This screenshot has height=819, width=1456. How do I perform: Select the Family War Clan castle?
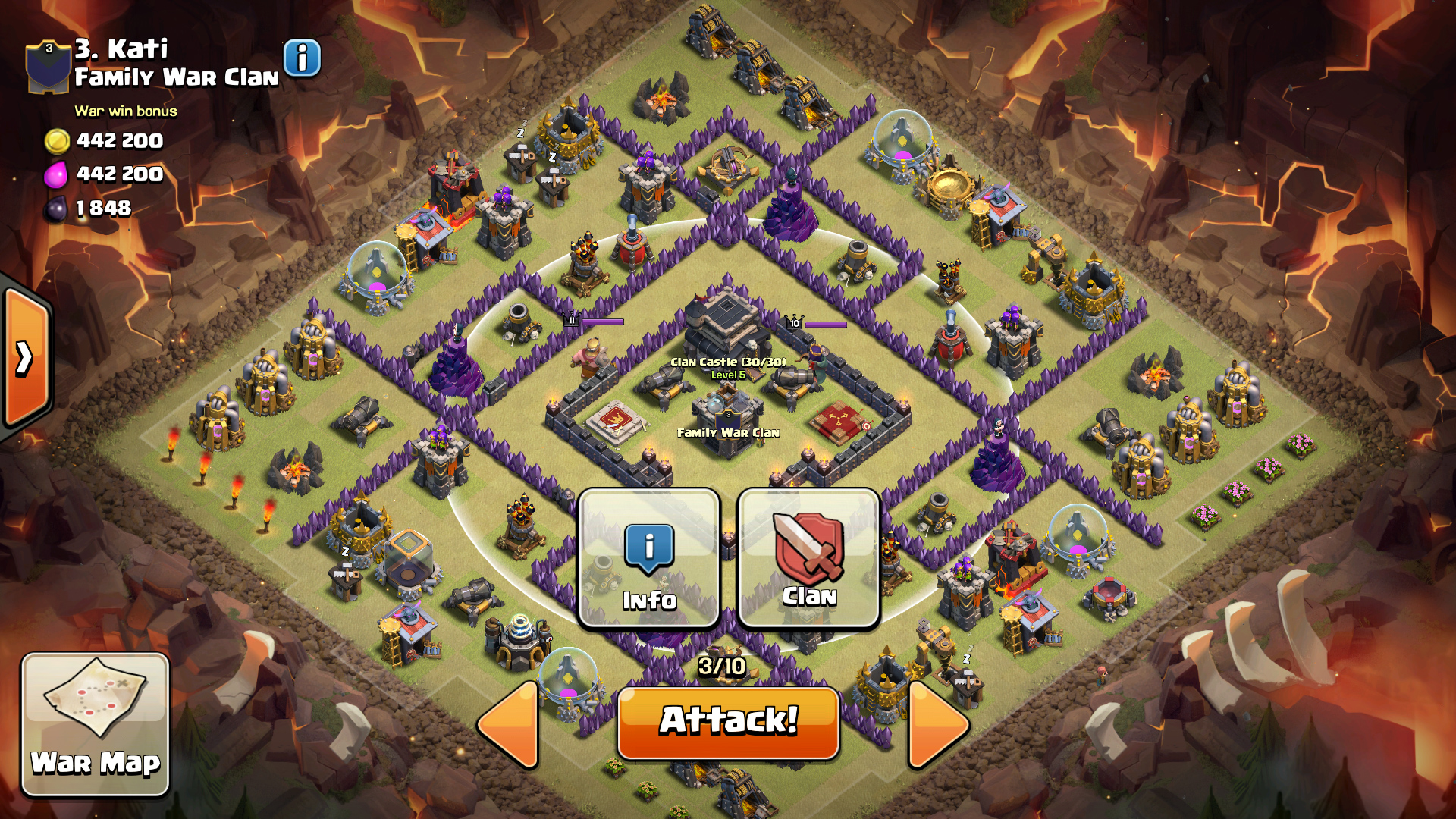[726, 413]
